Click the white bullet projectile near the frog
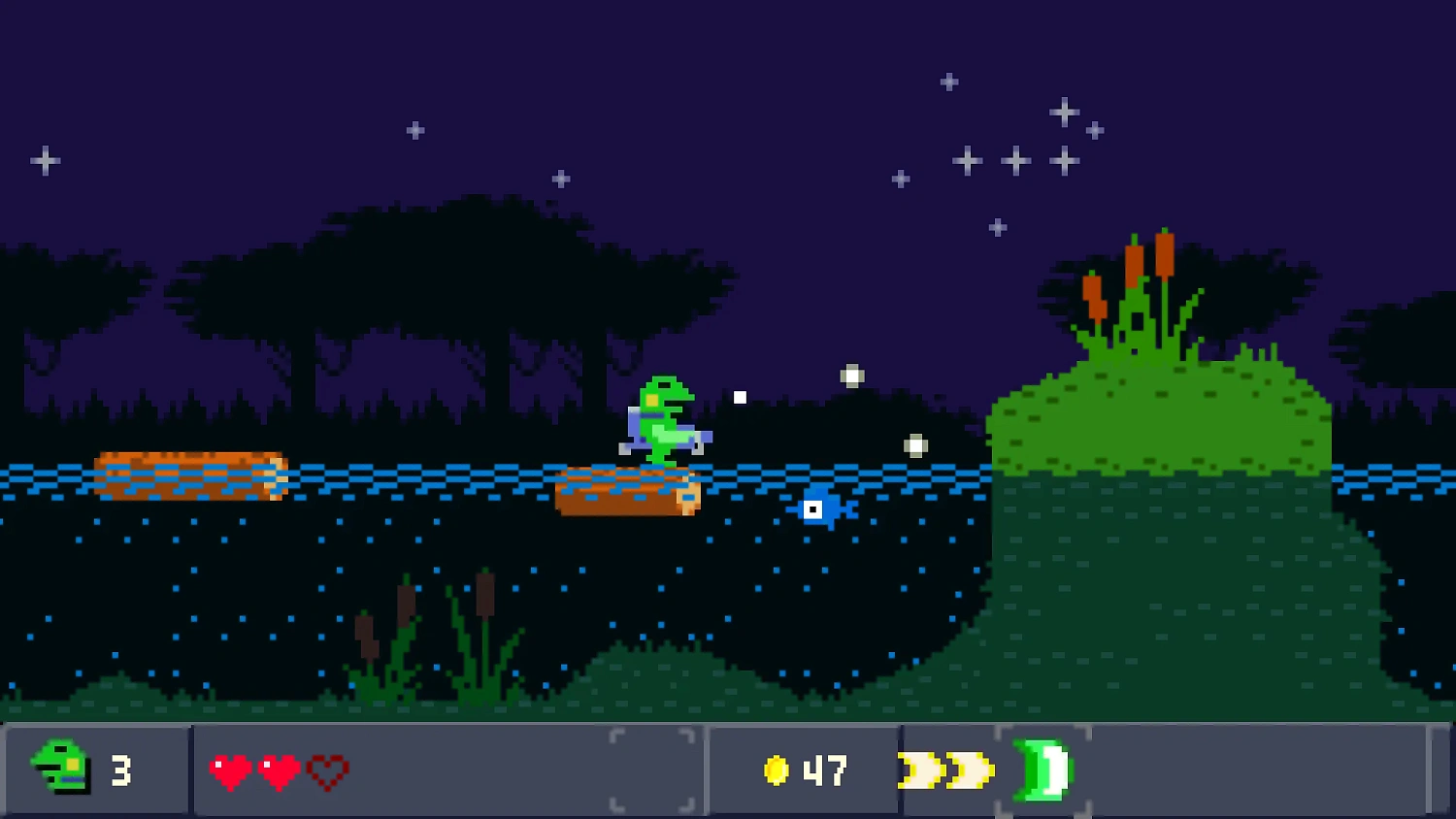1456x819 pixels. point(740,396)
